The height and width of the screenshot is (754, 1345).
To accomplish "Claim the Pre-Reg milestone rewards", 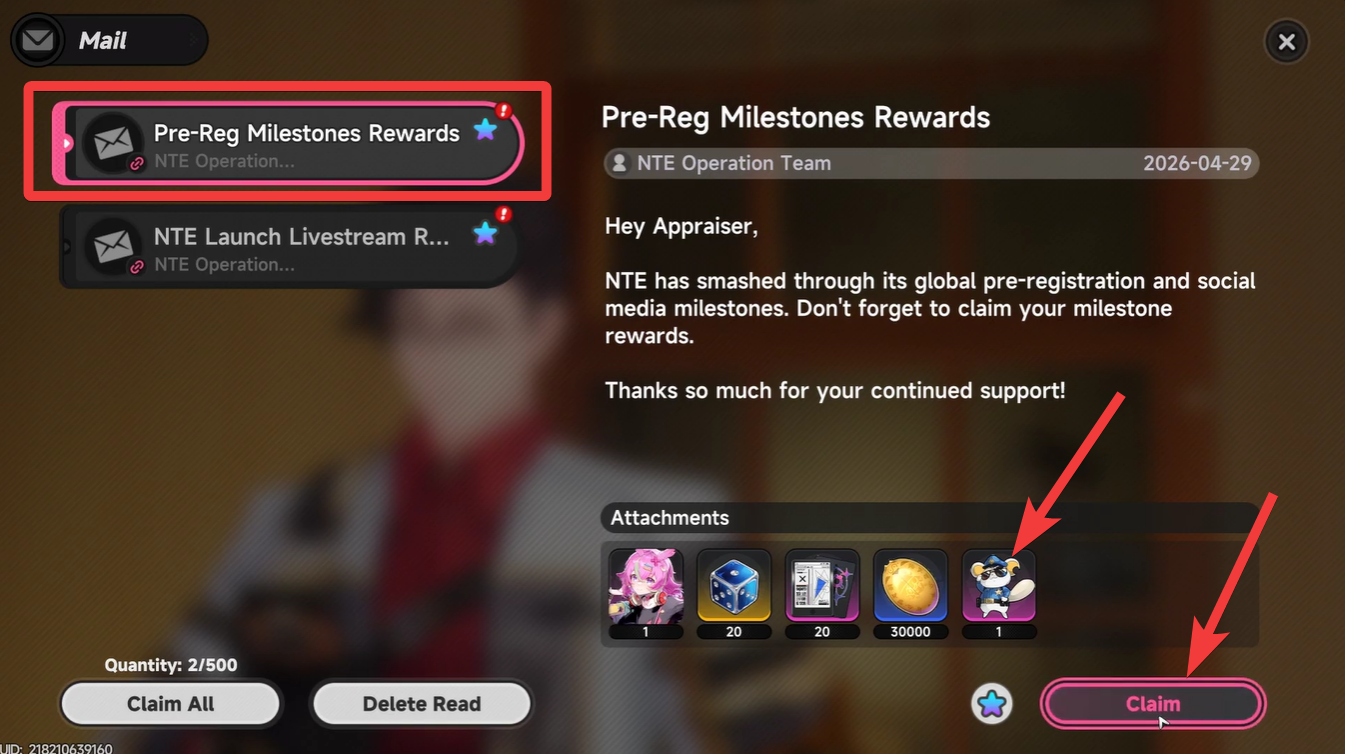I will point(1152,703).
